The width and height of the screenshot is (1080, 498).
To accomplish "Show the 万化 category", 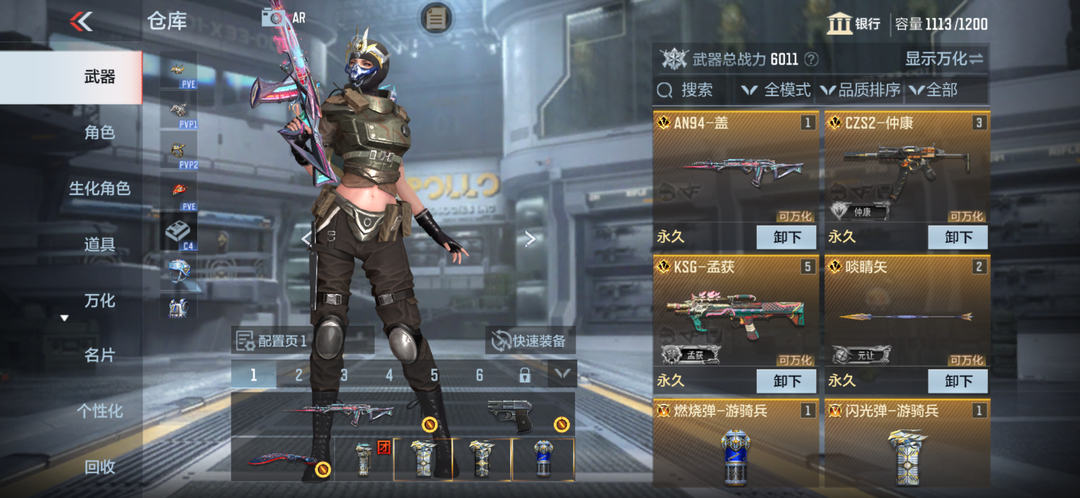I will click(x=99, y=300).
